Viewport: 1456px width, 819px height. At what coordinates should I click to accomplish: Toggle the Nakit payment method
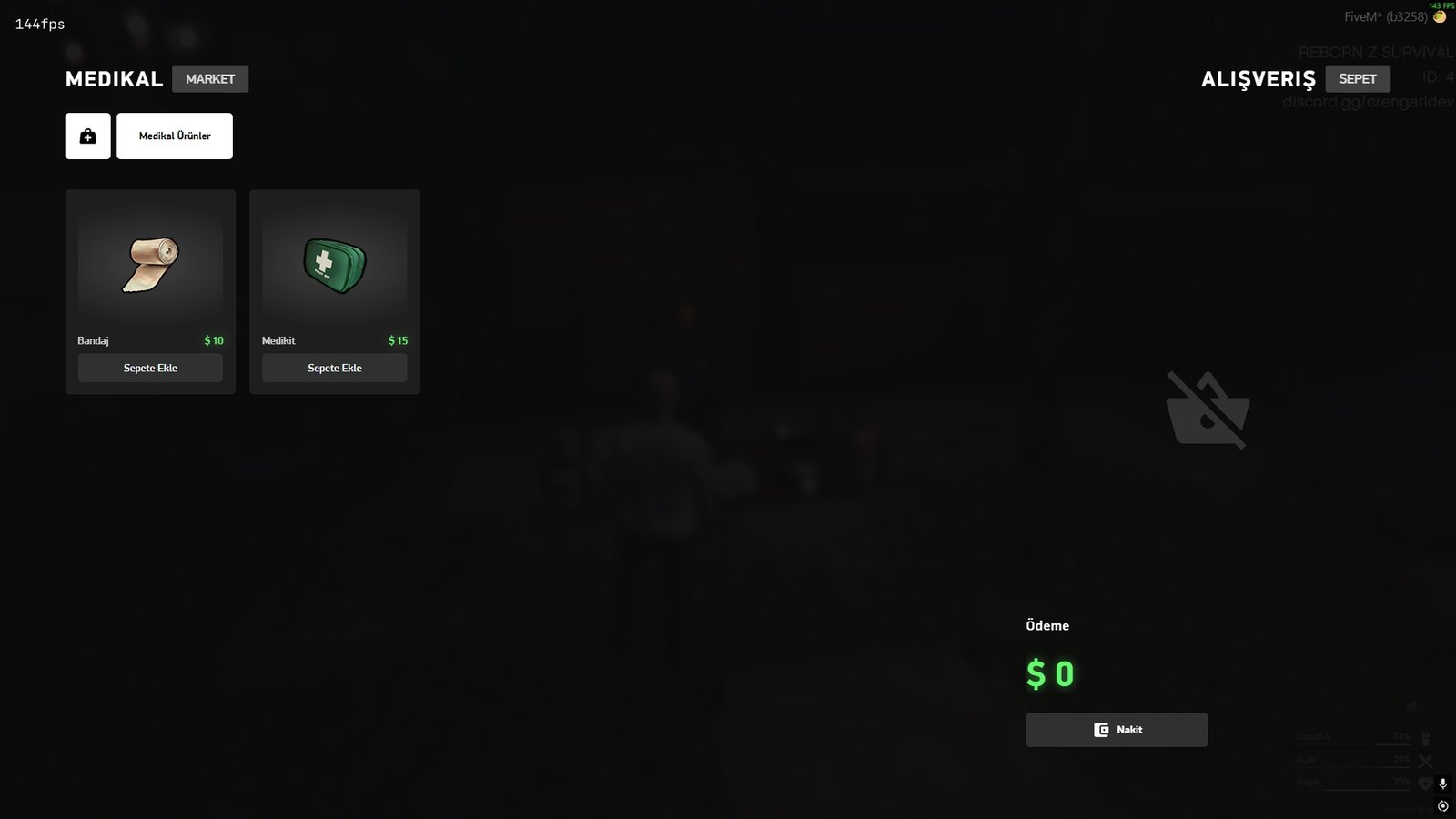pyautogui.click(x=1117, y=729)
